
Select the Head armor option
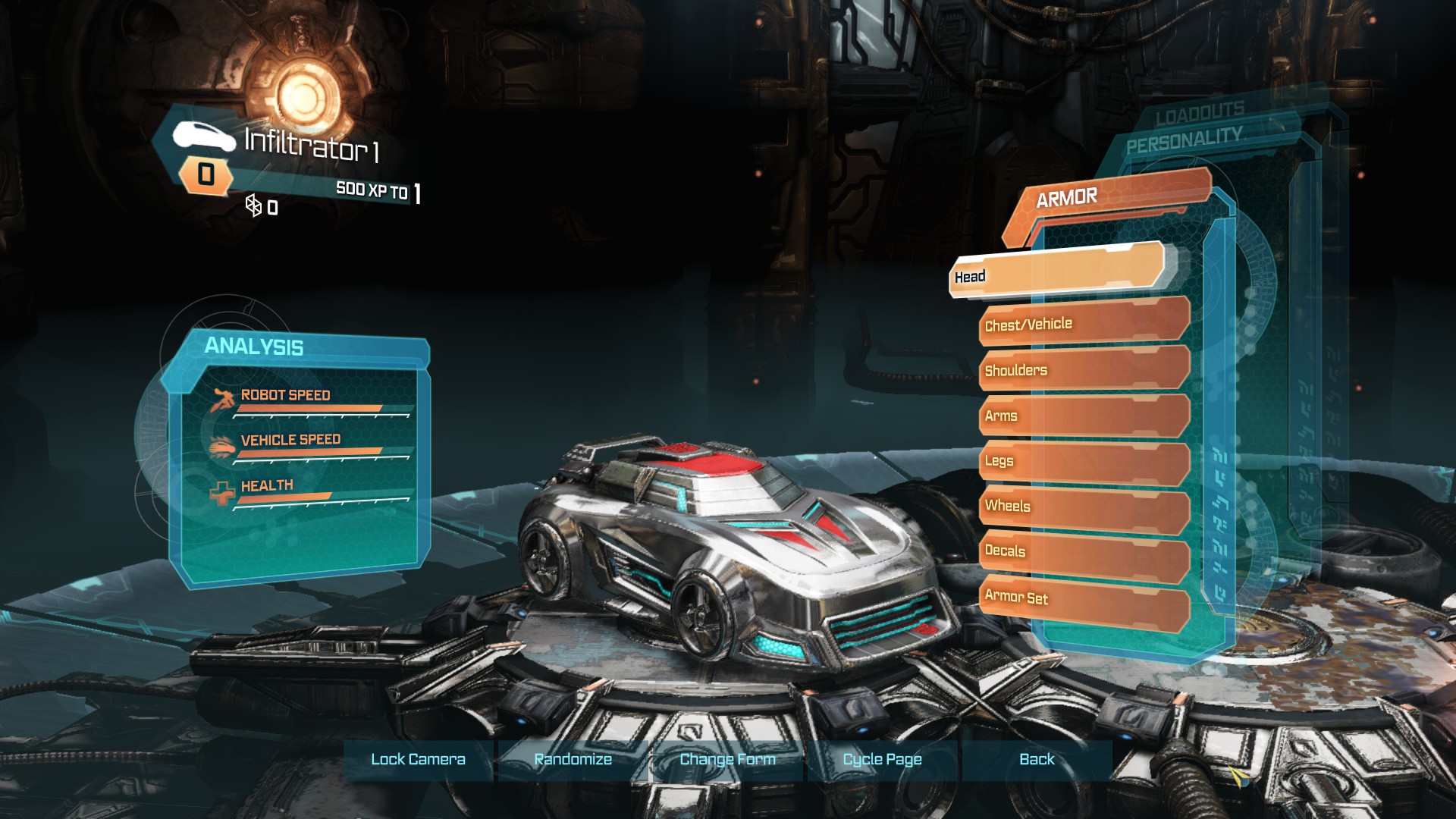click(x=1056, y=271)
